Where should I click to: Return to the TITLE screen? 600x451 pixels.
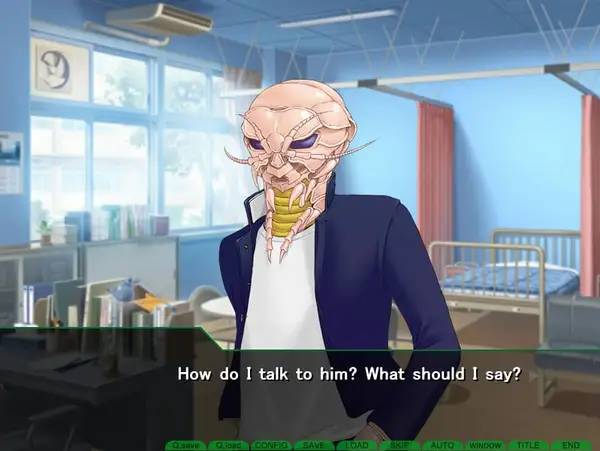point(528,444)
